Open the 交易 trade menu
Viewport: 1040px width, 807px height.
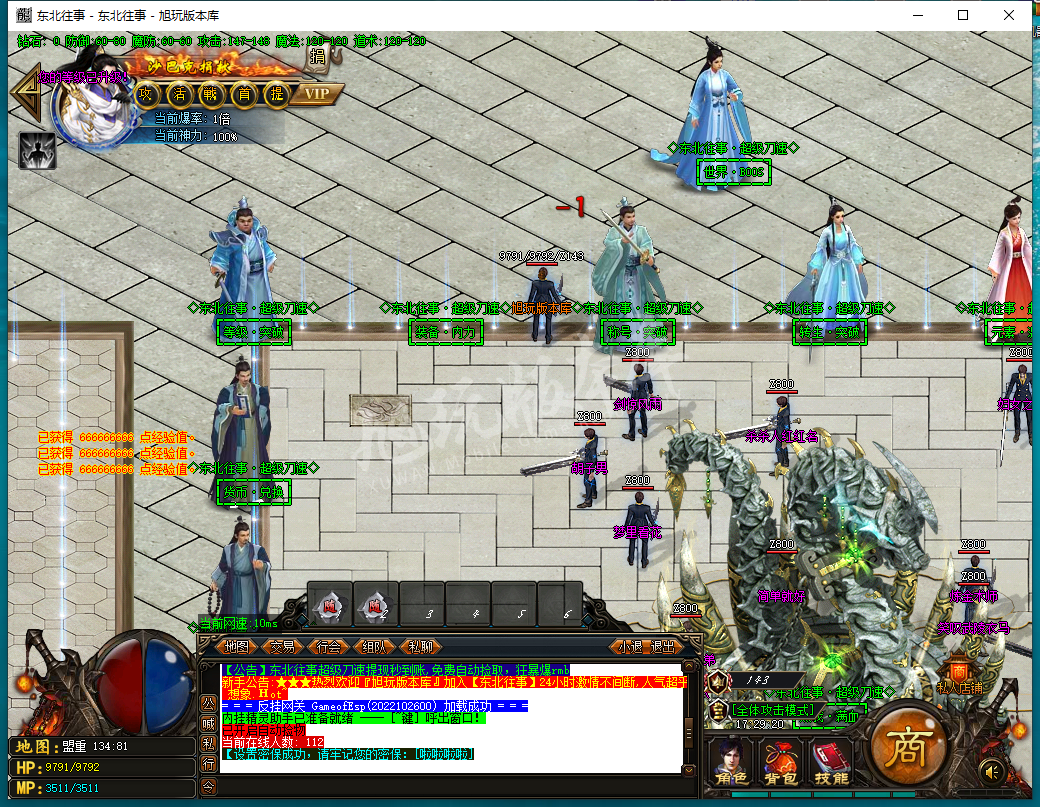tap(283, 647)
